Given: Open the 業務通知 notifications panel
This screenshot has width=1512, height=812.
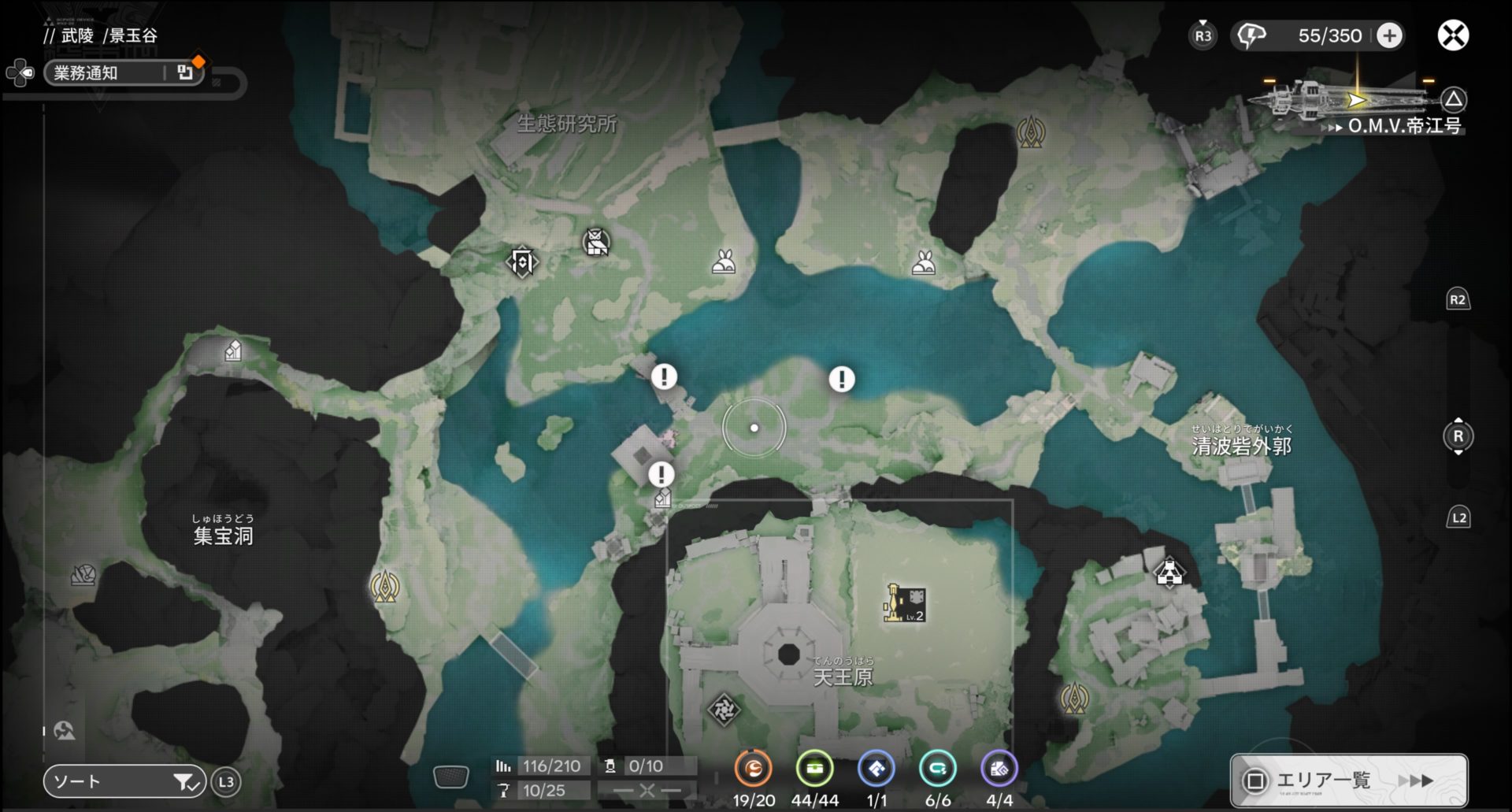Looking at the screenshot, I should (124, 73).
